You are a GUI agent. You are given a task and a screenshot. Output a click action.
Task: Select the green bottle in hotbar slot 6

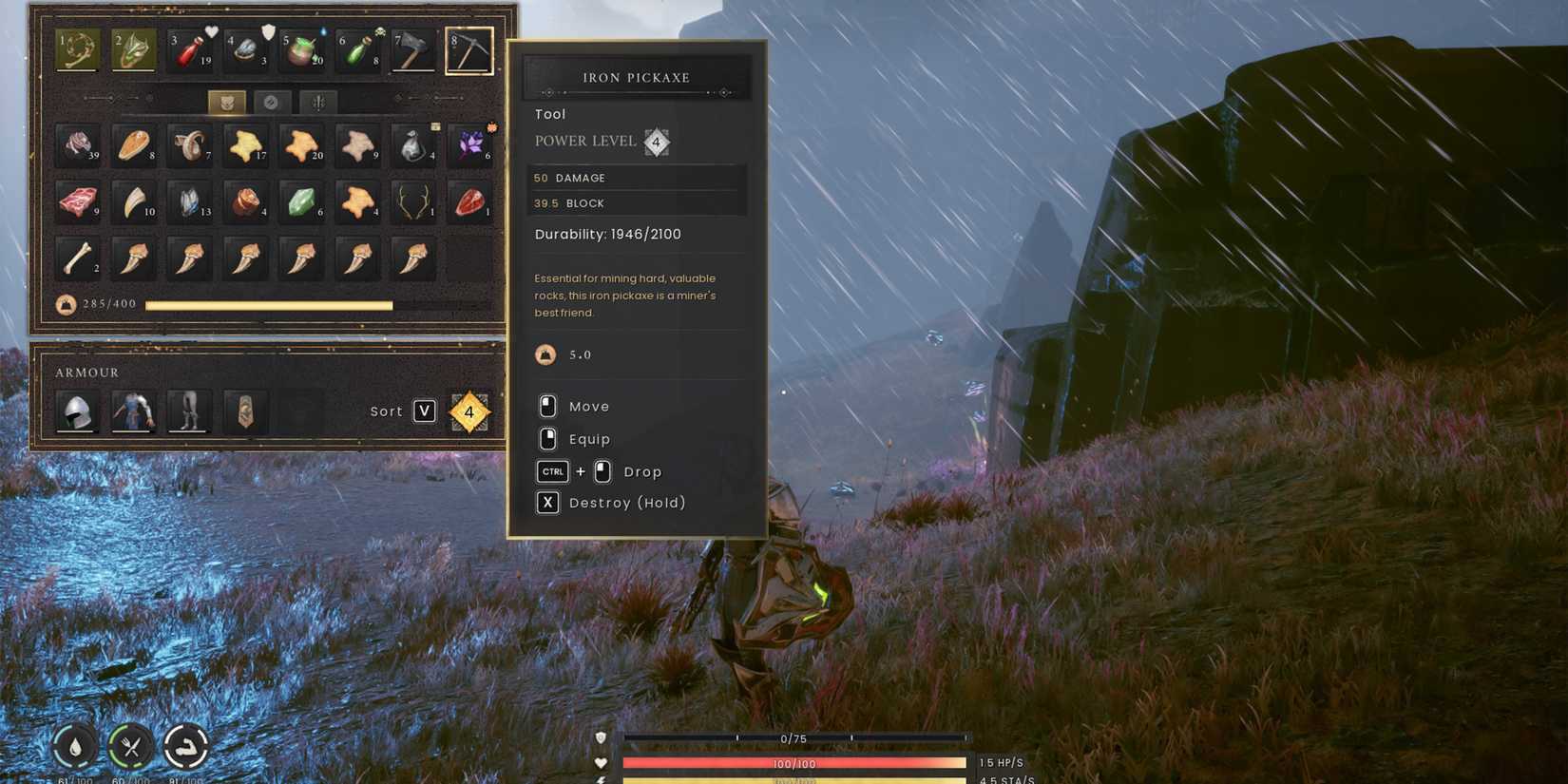[x=356, y=50]
